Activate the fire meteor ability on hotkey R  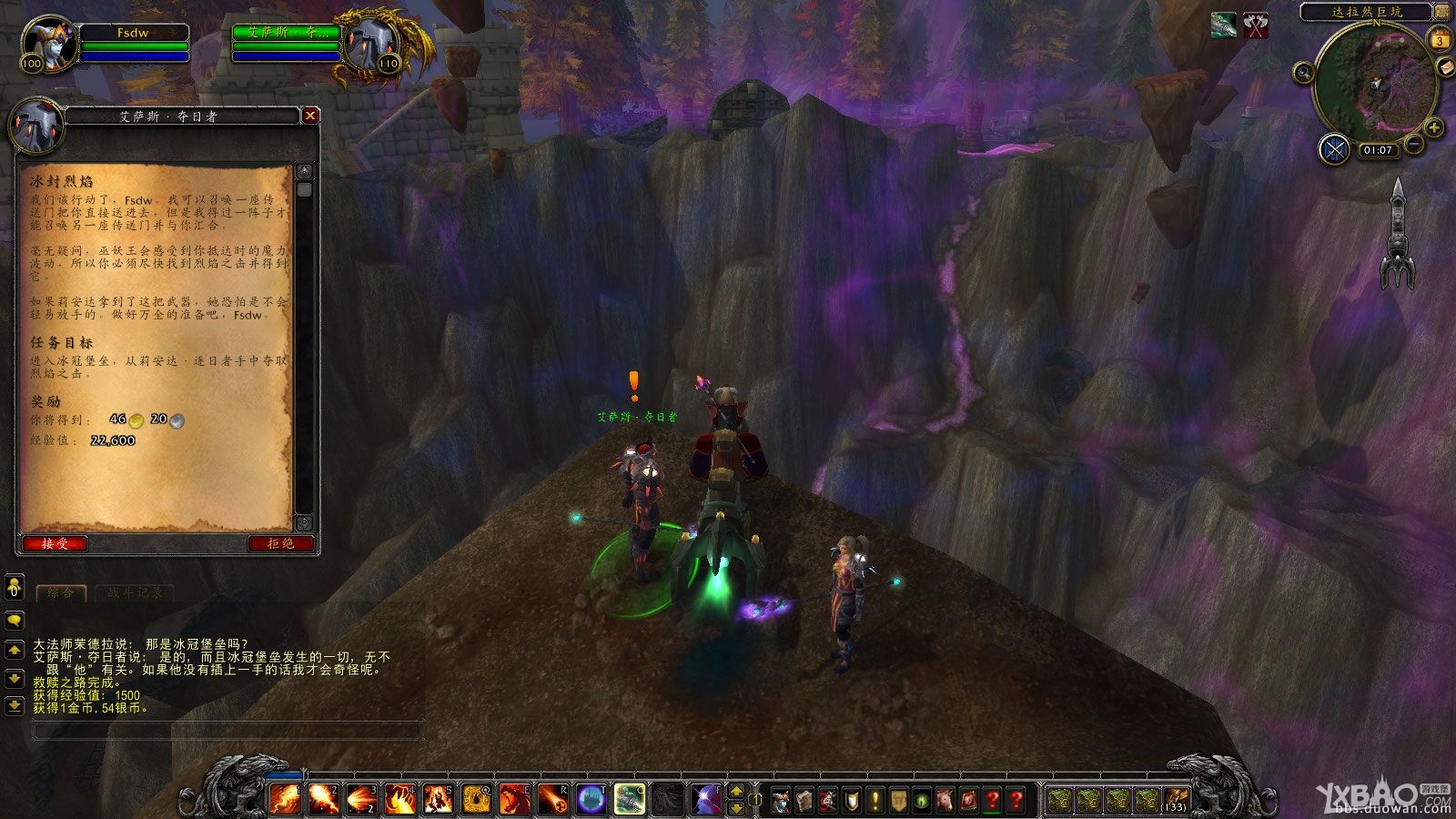tap(552, 799)
